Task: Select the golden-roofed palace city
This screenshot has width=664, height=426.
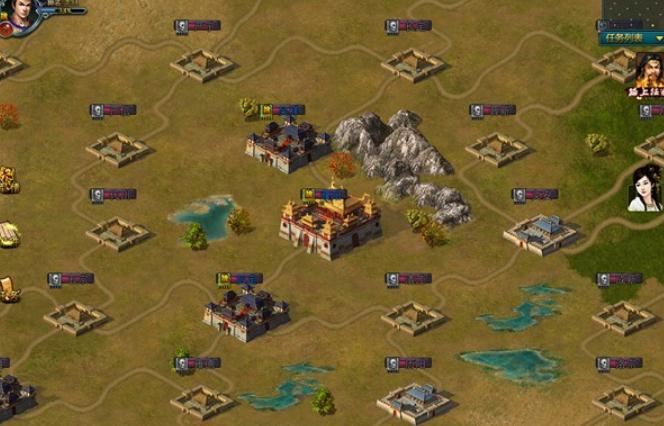Action: (329, 222)
